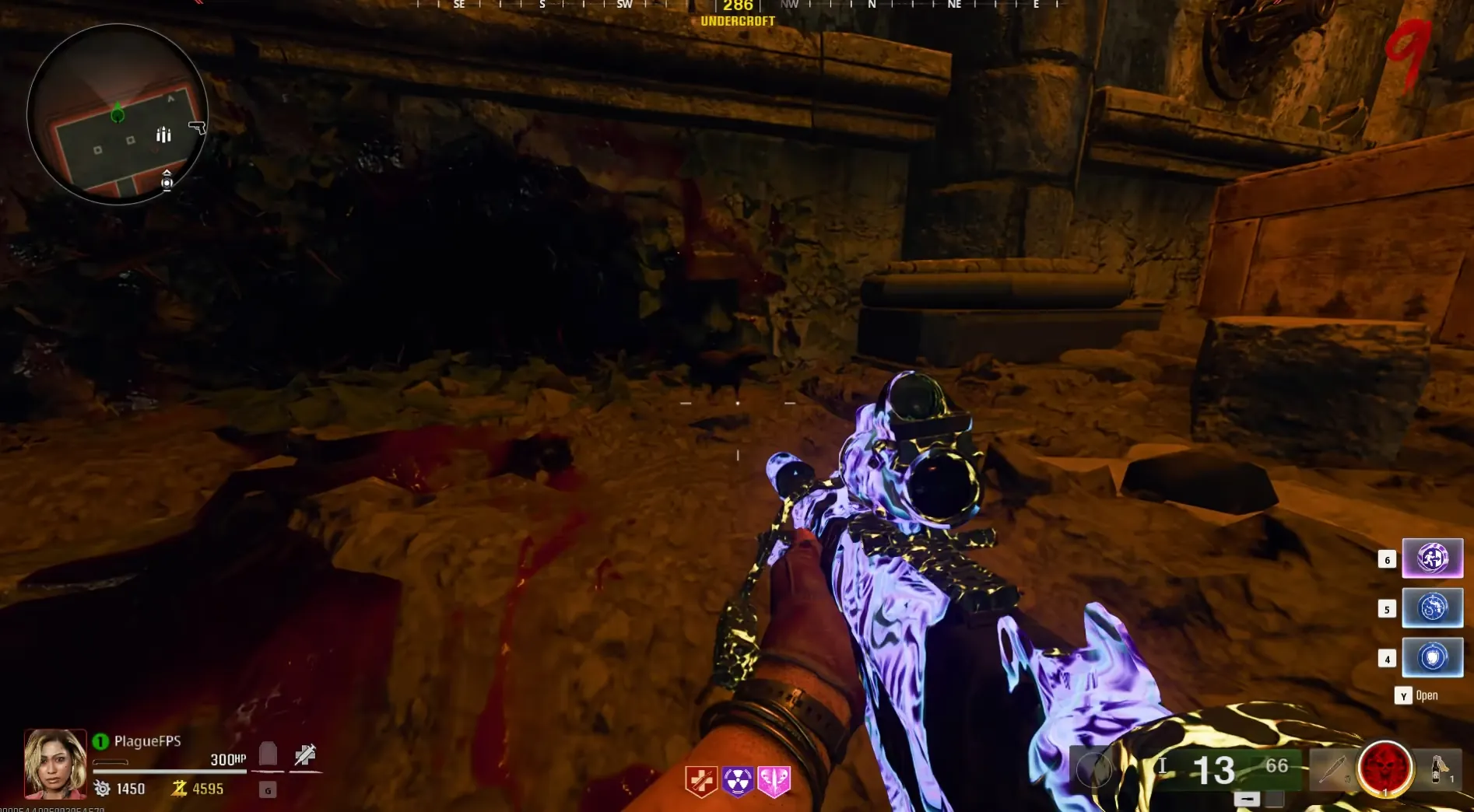Viewport: 1474px width, 812px height.
Task: Click the compass bar at top
Action: [737, 6]
